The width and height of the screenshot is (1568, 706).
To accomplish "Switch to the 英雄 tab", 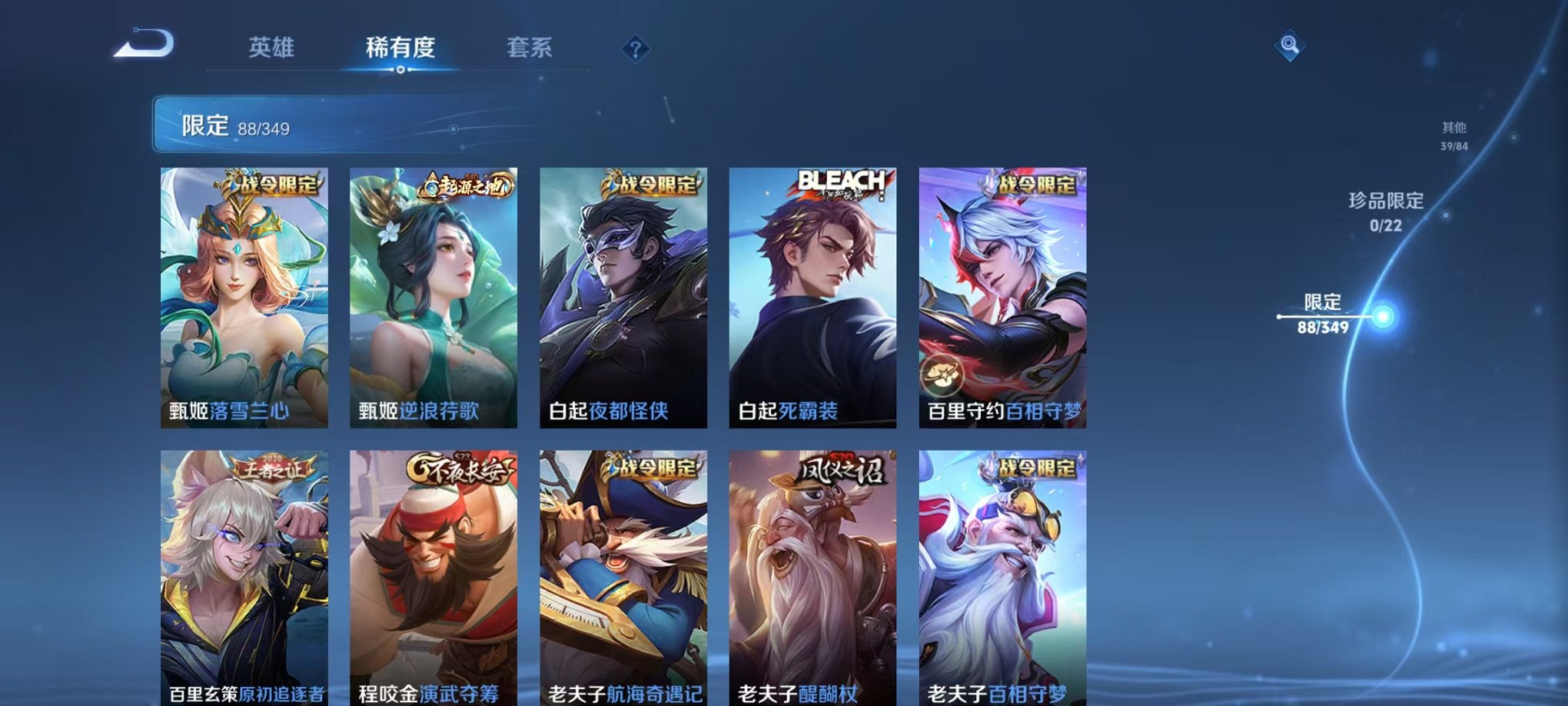I will point(274,46).
